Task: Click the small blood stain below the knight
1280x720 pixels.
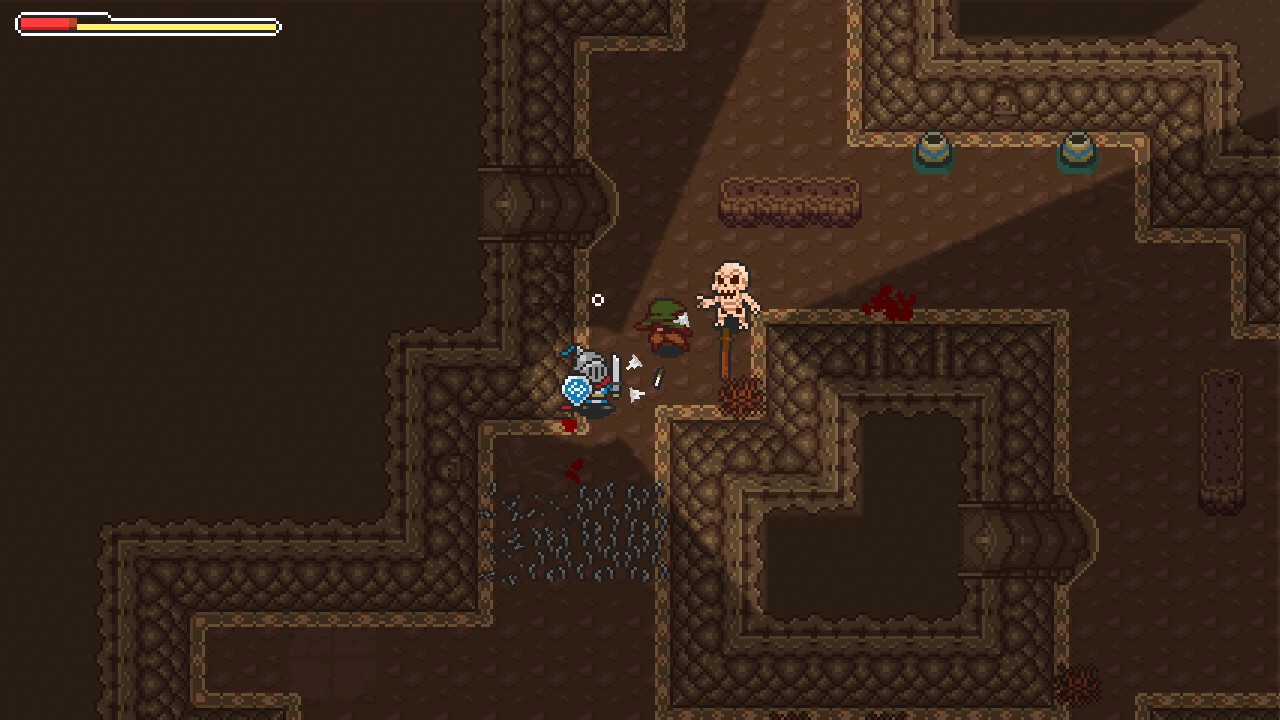Action: [x=573, y=470]
